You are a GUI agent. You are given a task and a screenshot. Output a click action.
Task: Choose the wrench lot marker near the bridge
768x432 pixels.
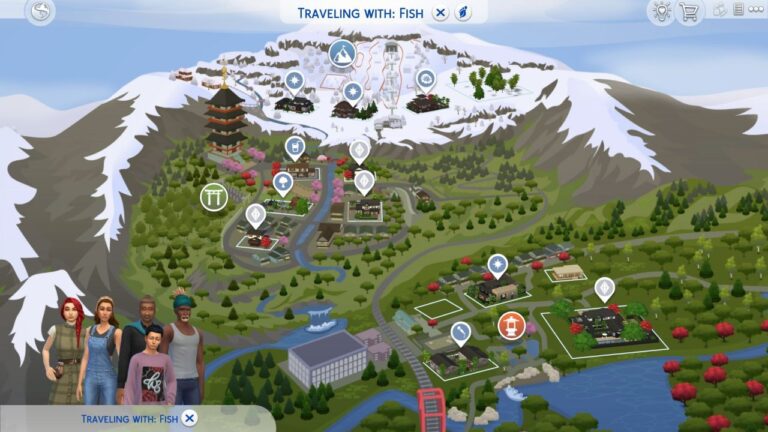(x=460, y=331)
